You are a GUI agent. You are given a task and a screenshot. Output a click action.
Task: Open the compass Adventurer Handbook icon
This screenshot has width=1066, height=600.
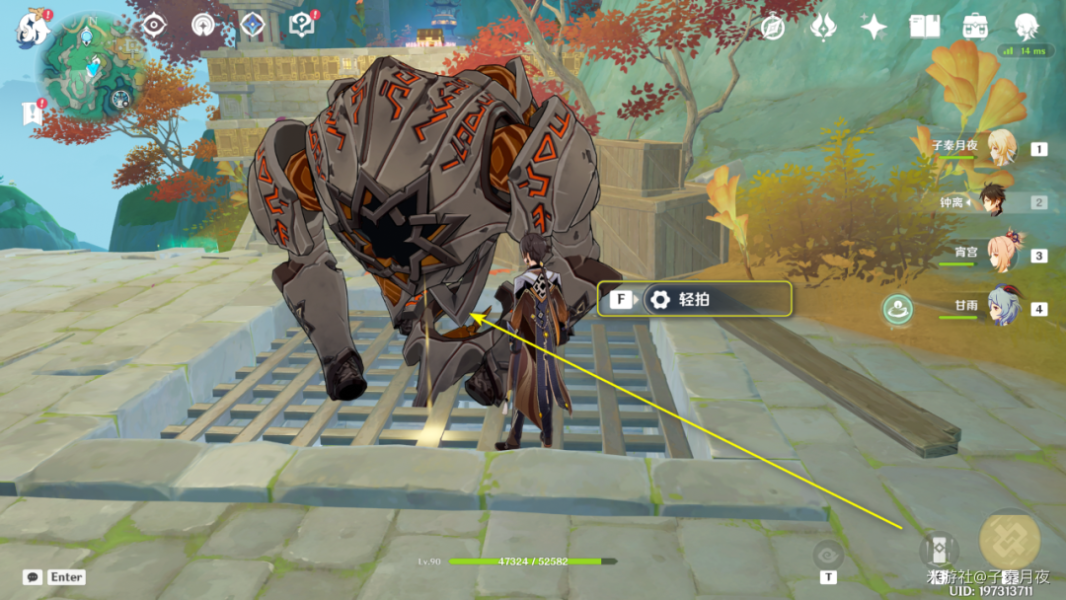[772, 27]
